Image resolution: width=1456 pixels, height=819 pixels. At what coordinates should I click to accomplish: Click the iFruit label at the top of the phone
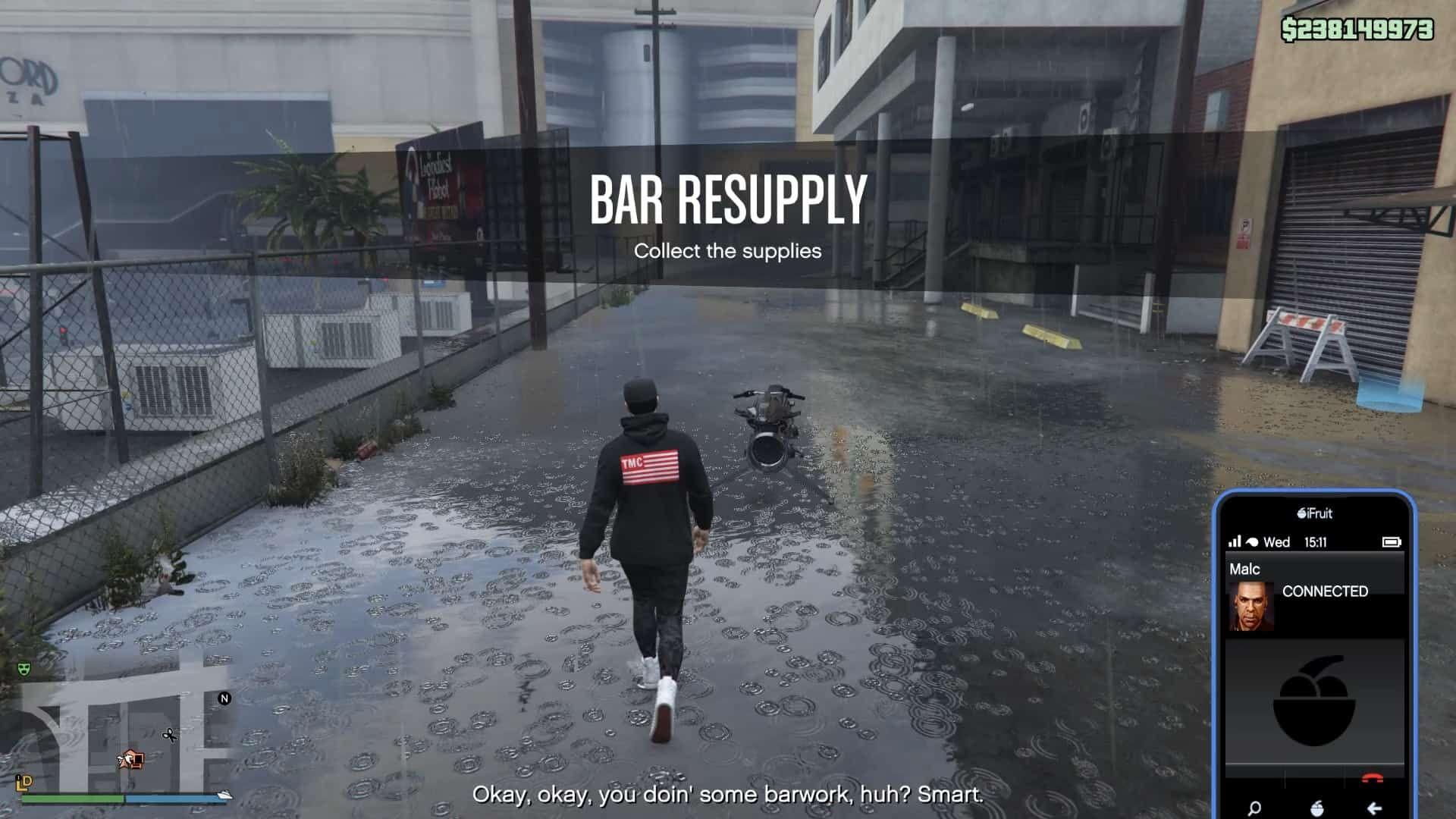(1315, 514)
